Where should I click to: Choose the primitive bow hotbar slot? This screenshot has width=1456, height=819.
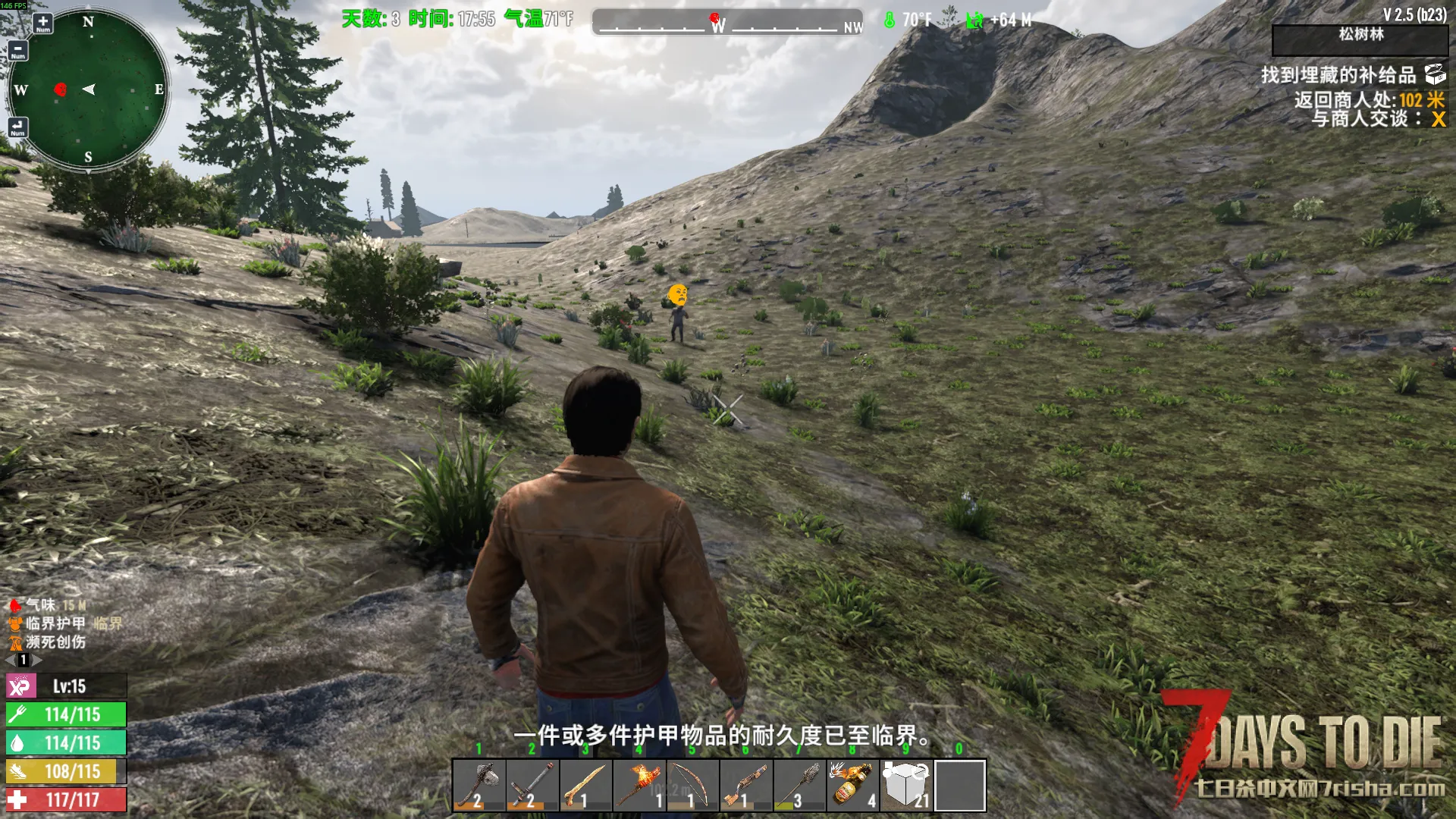click(692, 786)
